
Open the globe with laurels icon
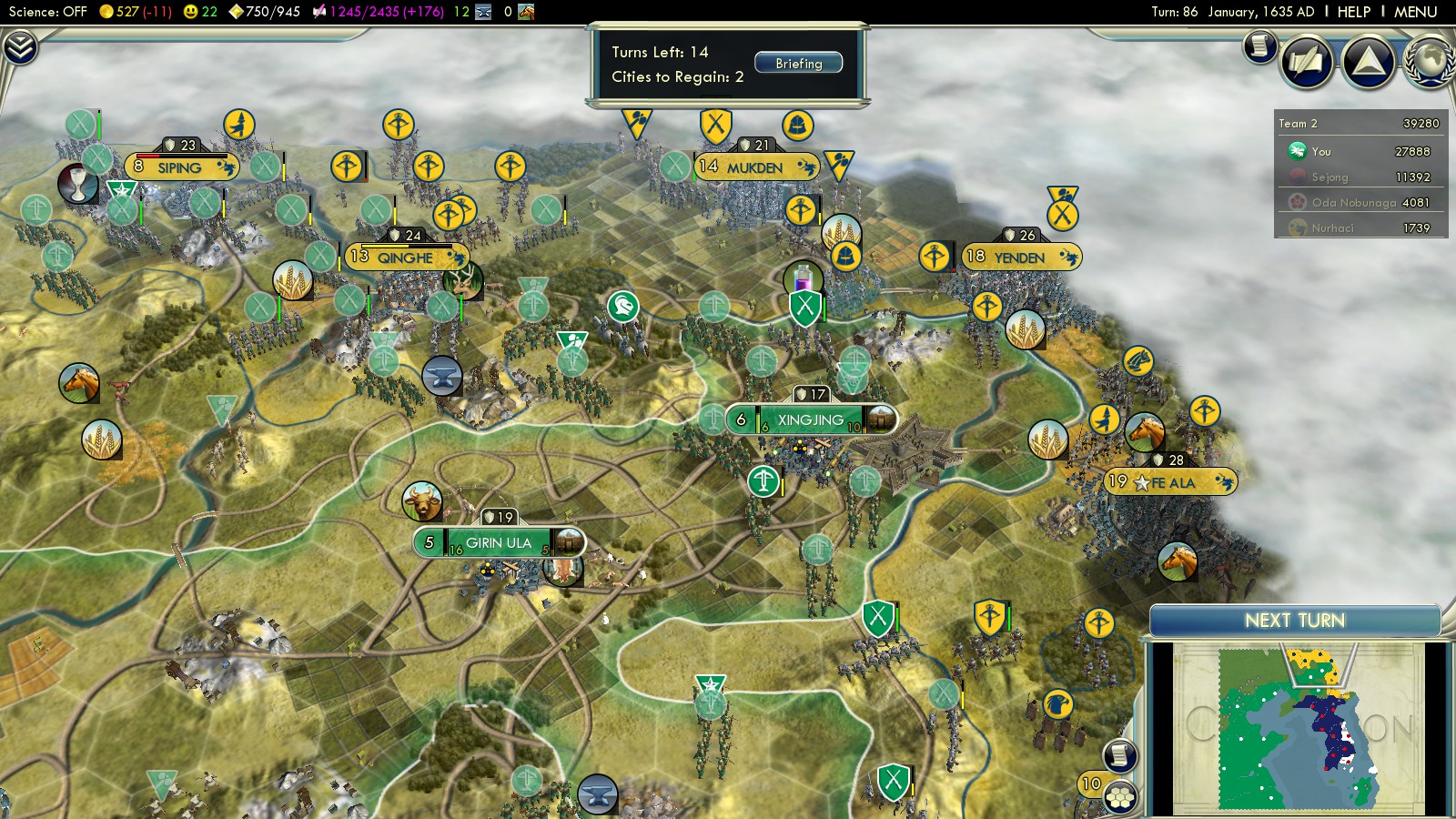tap(1431, 62)
